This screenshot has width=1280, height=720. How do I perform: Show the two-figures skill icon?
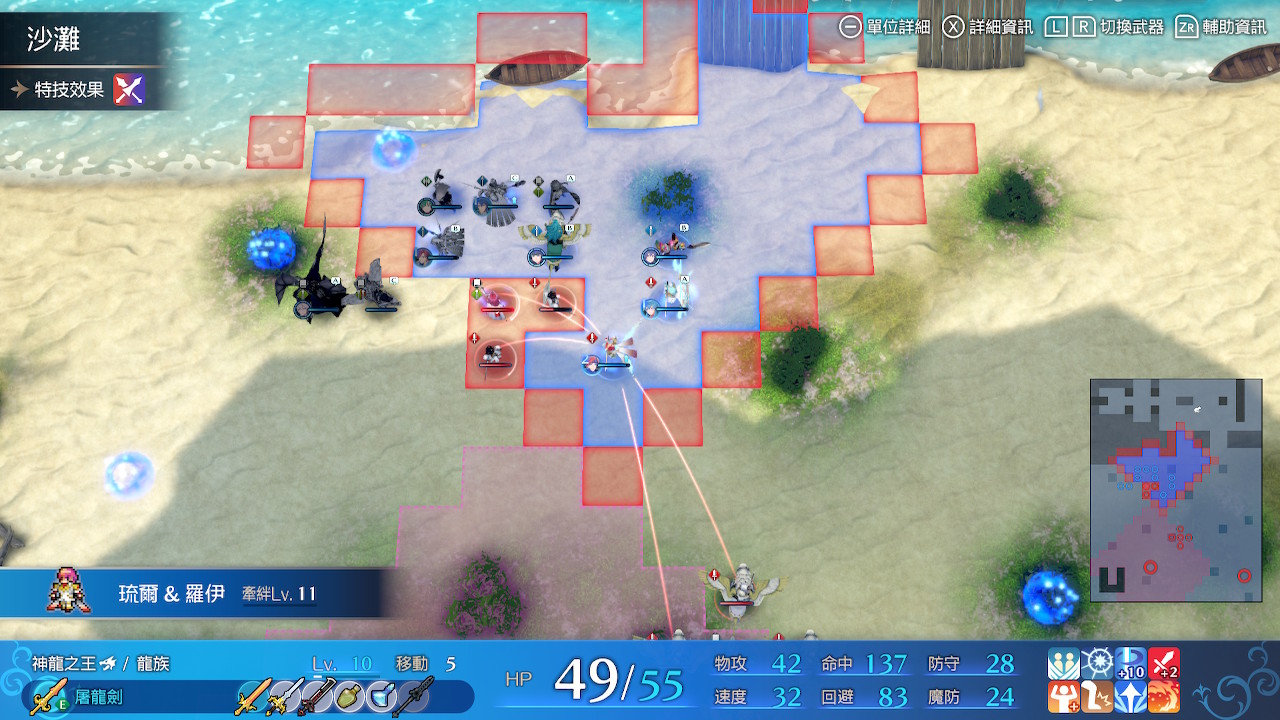(x=1064, y=664)
